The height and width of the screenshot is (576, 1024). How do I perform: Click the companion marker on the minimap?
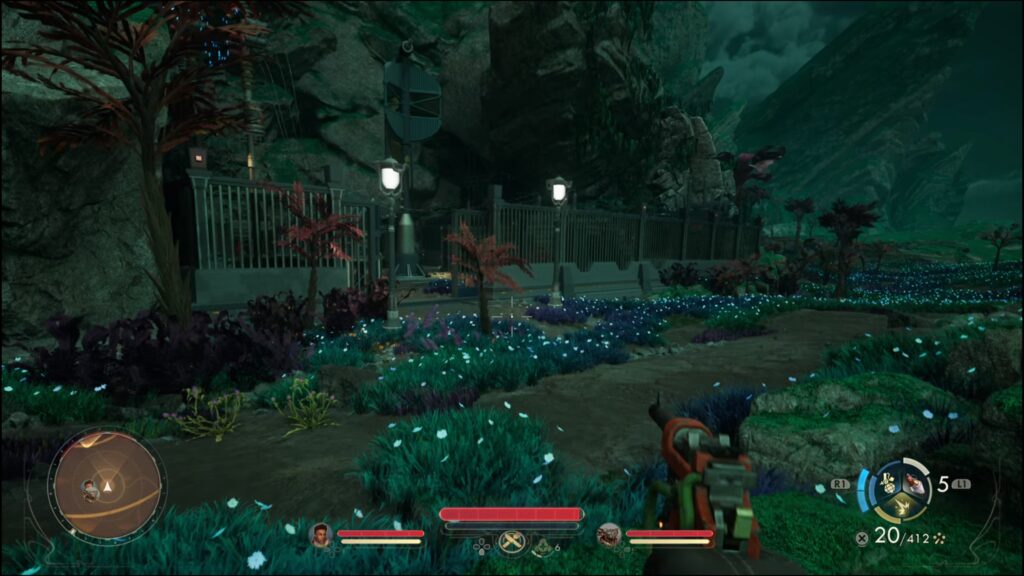click(91, 488)
